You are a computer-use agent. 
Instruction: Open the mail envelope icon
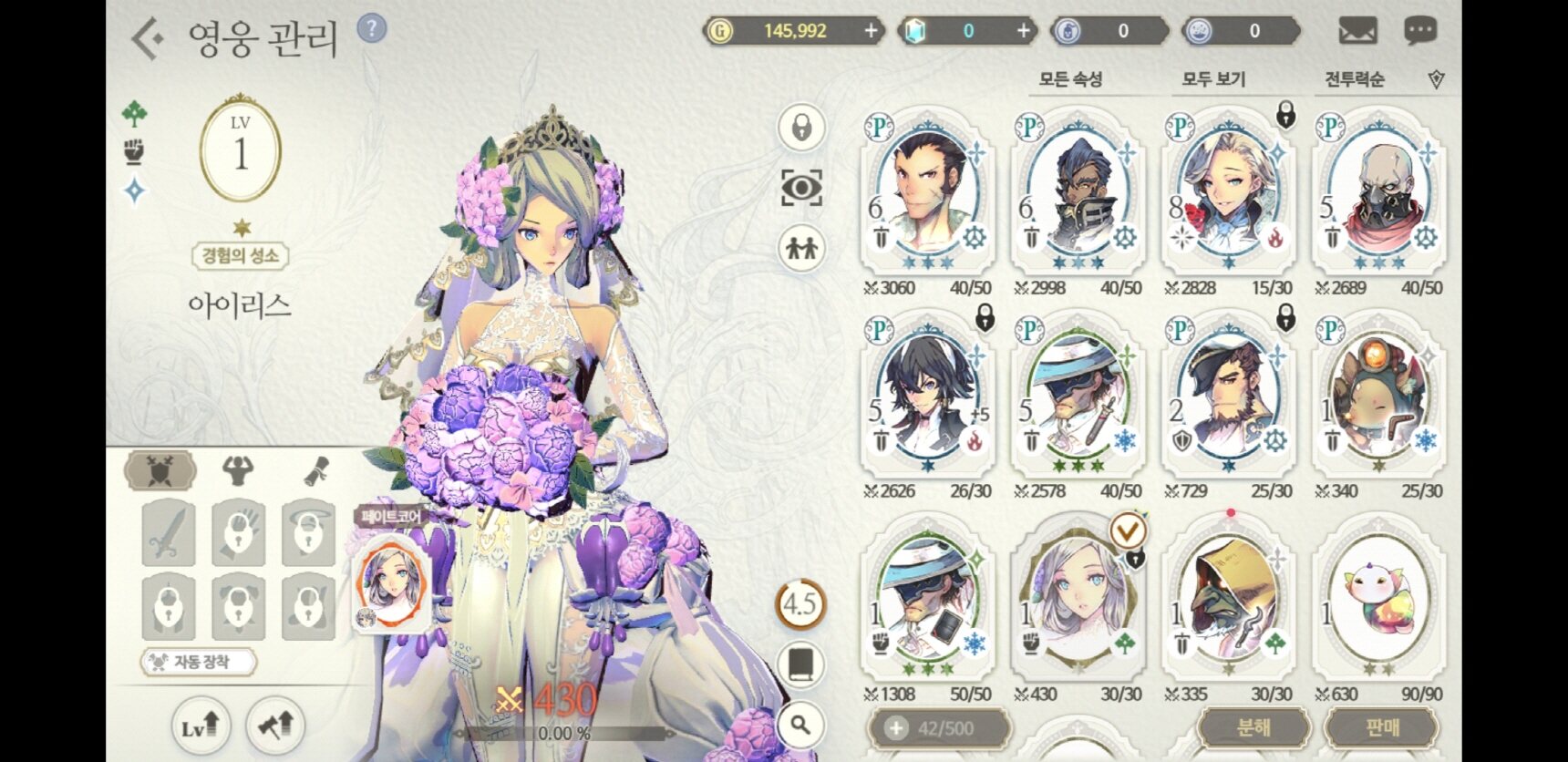coord(1357,32)
